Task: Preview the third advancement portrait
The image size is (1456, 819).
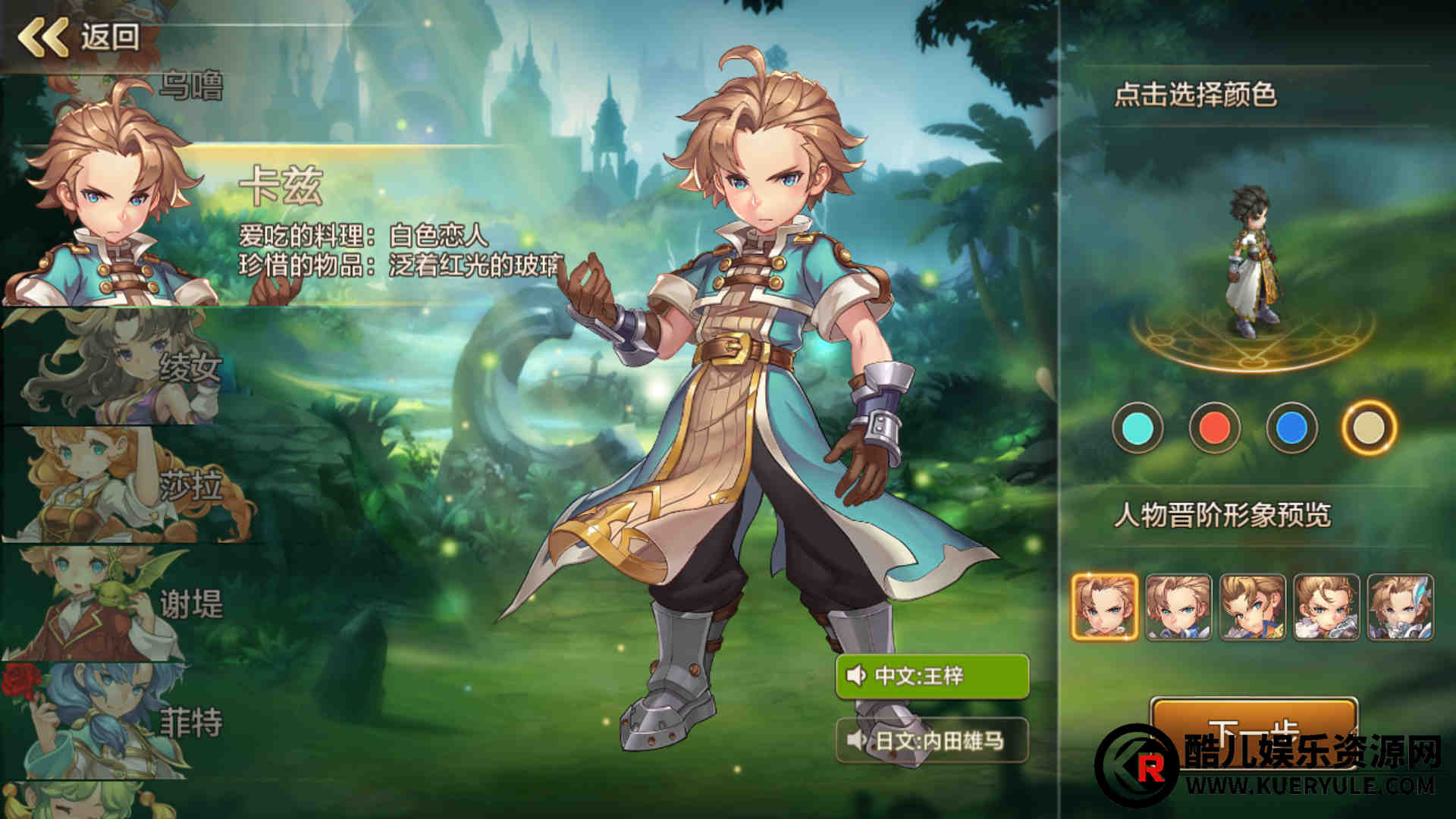Action: 1252,607
